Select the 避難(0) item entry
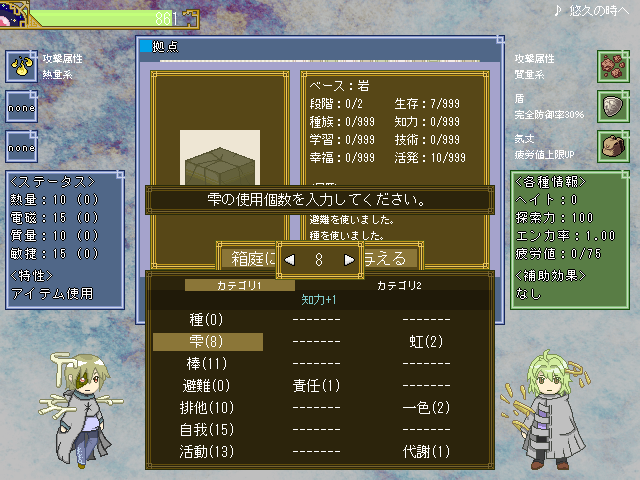Screen dimensions: 640x480 click(x=208, y=386)
